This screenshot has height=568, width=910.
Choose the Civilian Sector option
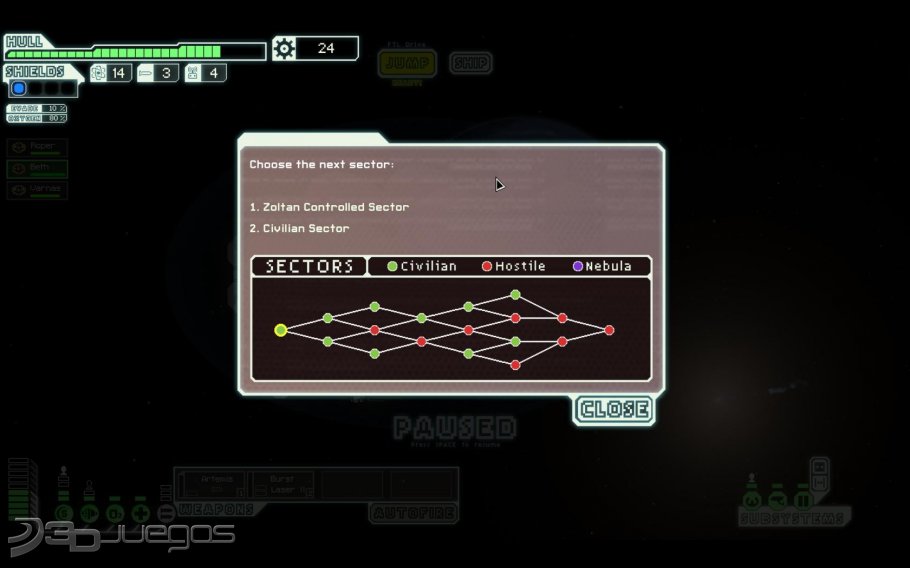[x=299, y=229]
